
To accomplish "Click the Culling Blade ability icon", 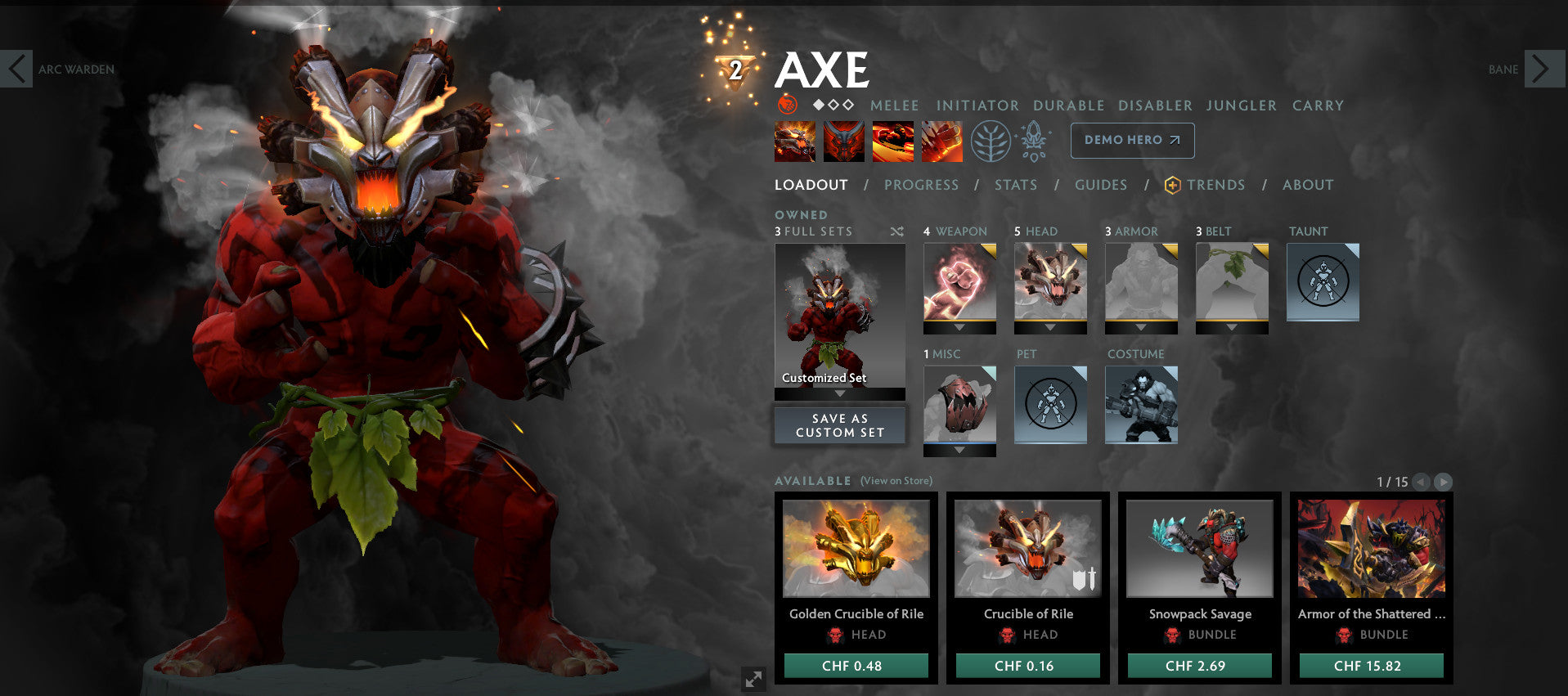I will point(941,140).
